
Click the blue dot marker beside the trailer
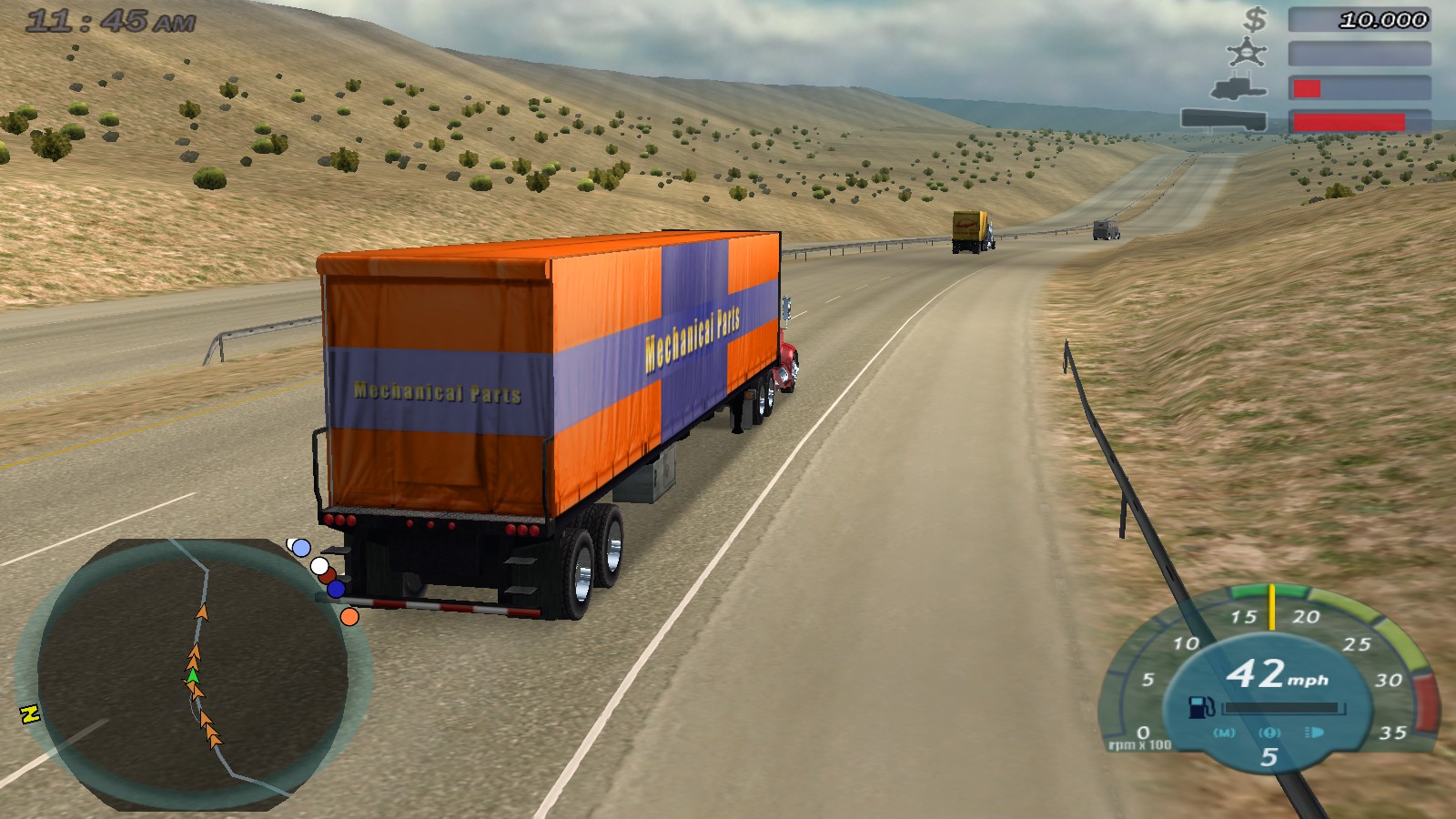pos(336,590)
